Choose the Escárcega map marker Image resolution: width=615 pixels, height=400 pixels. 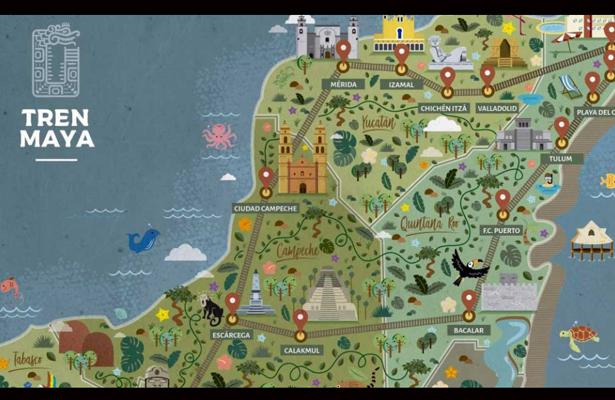tap(232, 302)
